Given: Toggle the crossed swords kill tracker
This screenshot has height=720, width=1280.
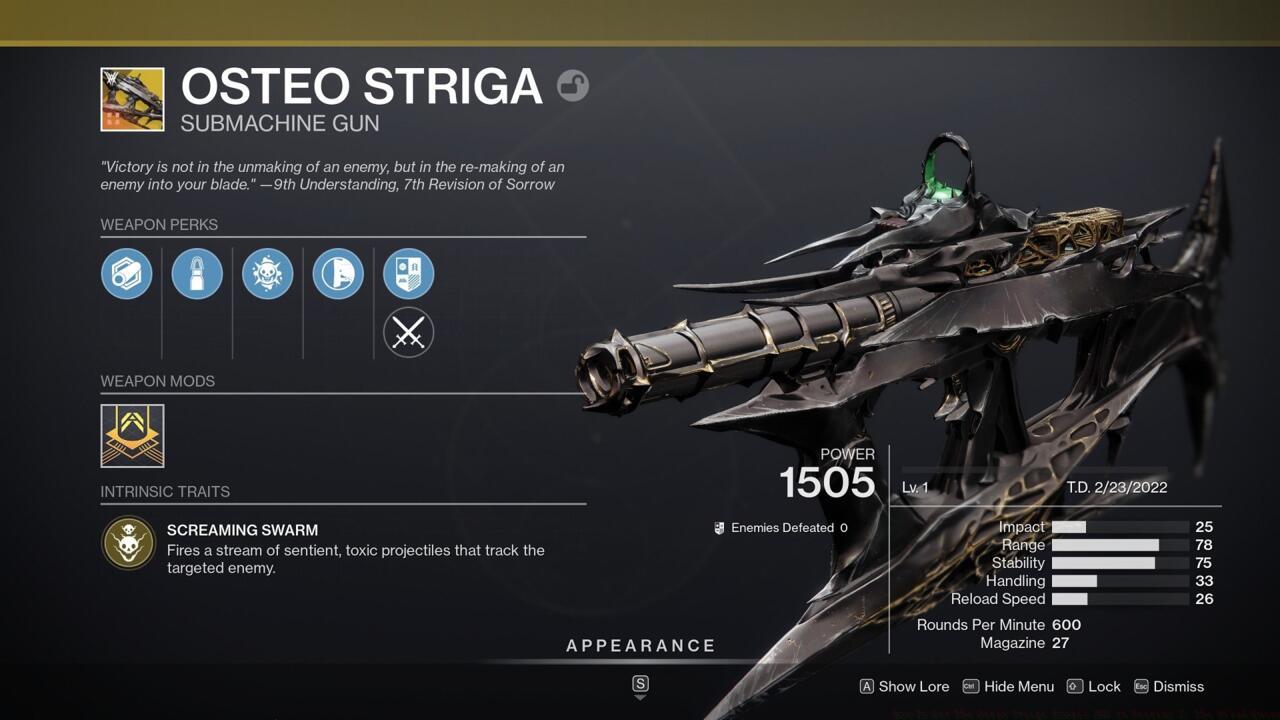Looking at the screenshot, I should (409, 333).
